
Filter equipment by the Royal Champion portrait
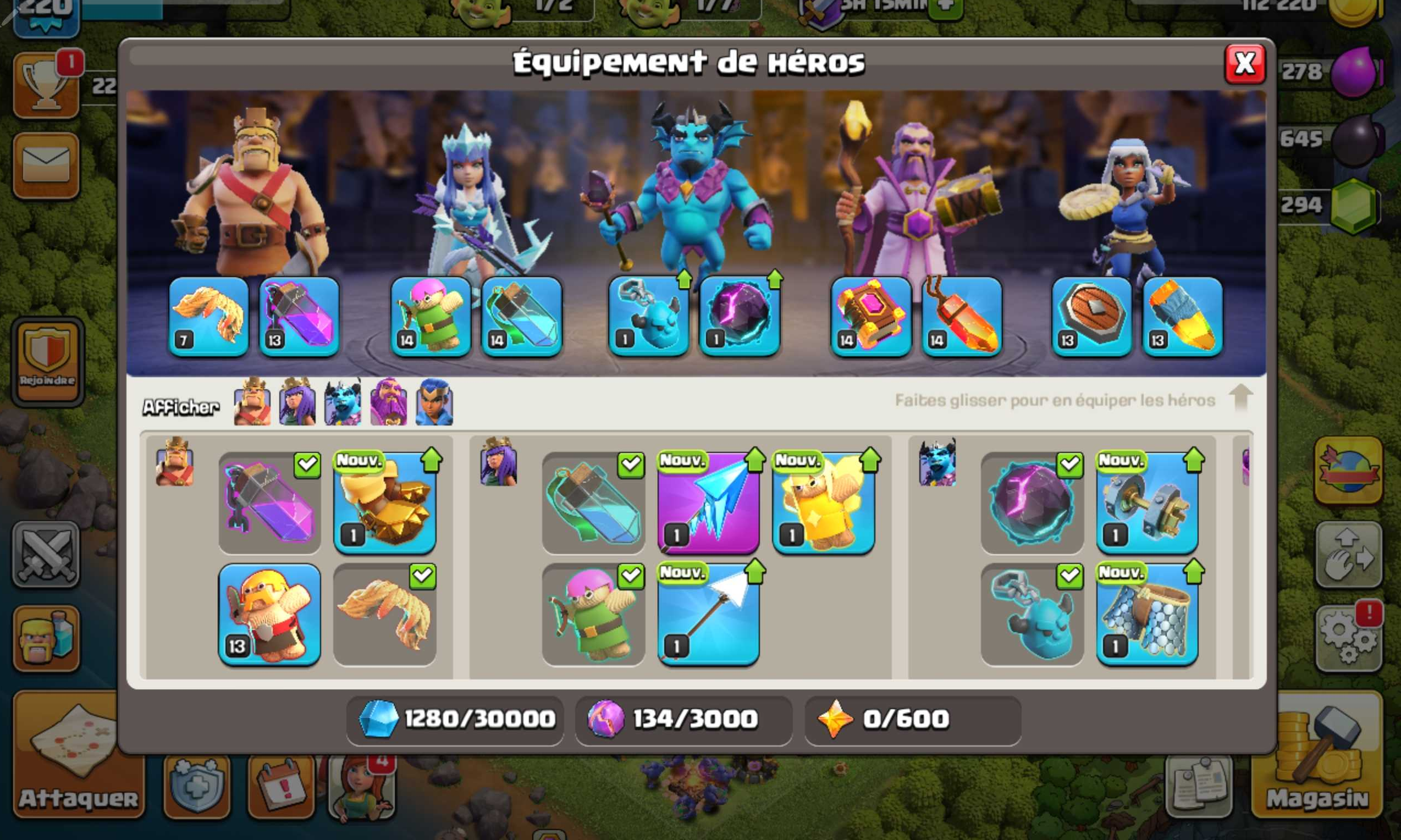tap(434, 404)
